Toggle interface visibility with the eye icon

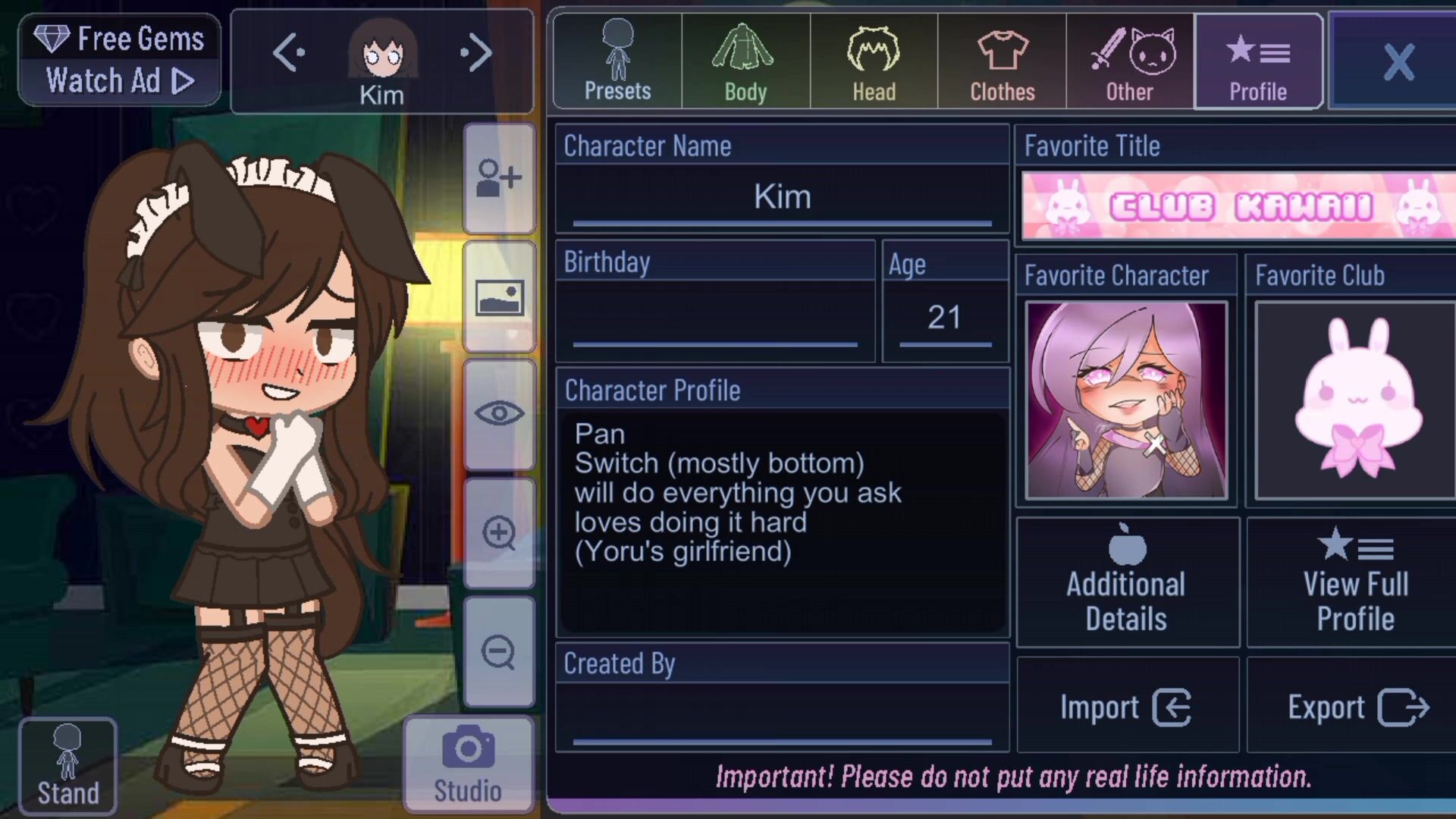(499, 414)
